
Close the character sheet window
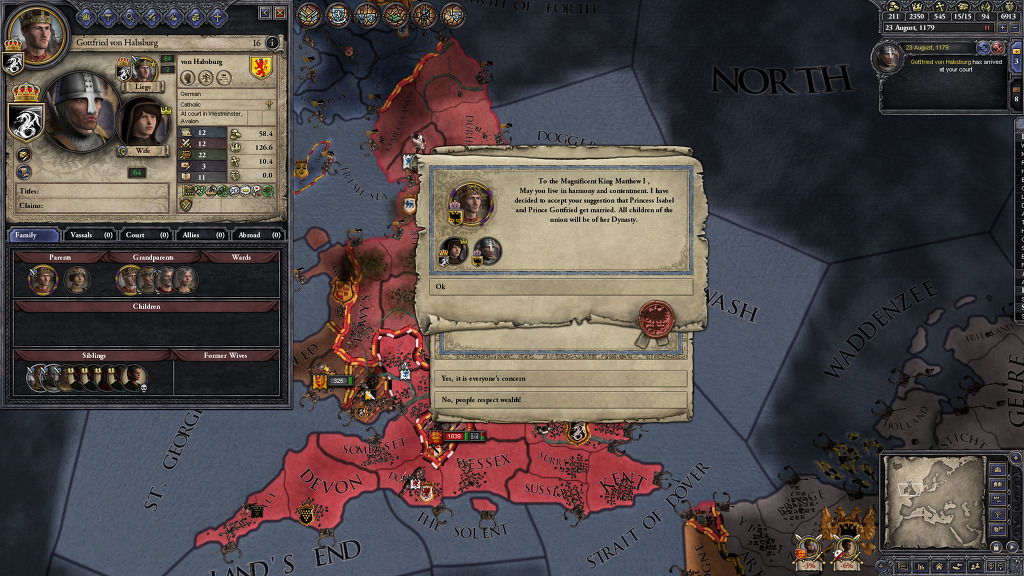point(279,13)
